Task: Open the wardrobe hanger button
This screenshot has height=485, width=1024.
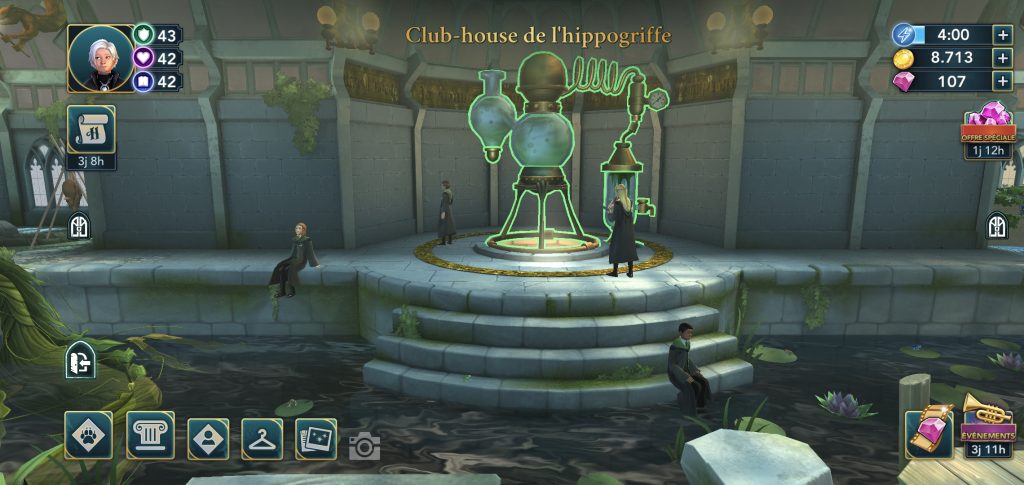Action: (262, 438)
